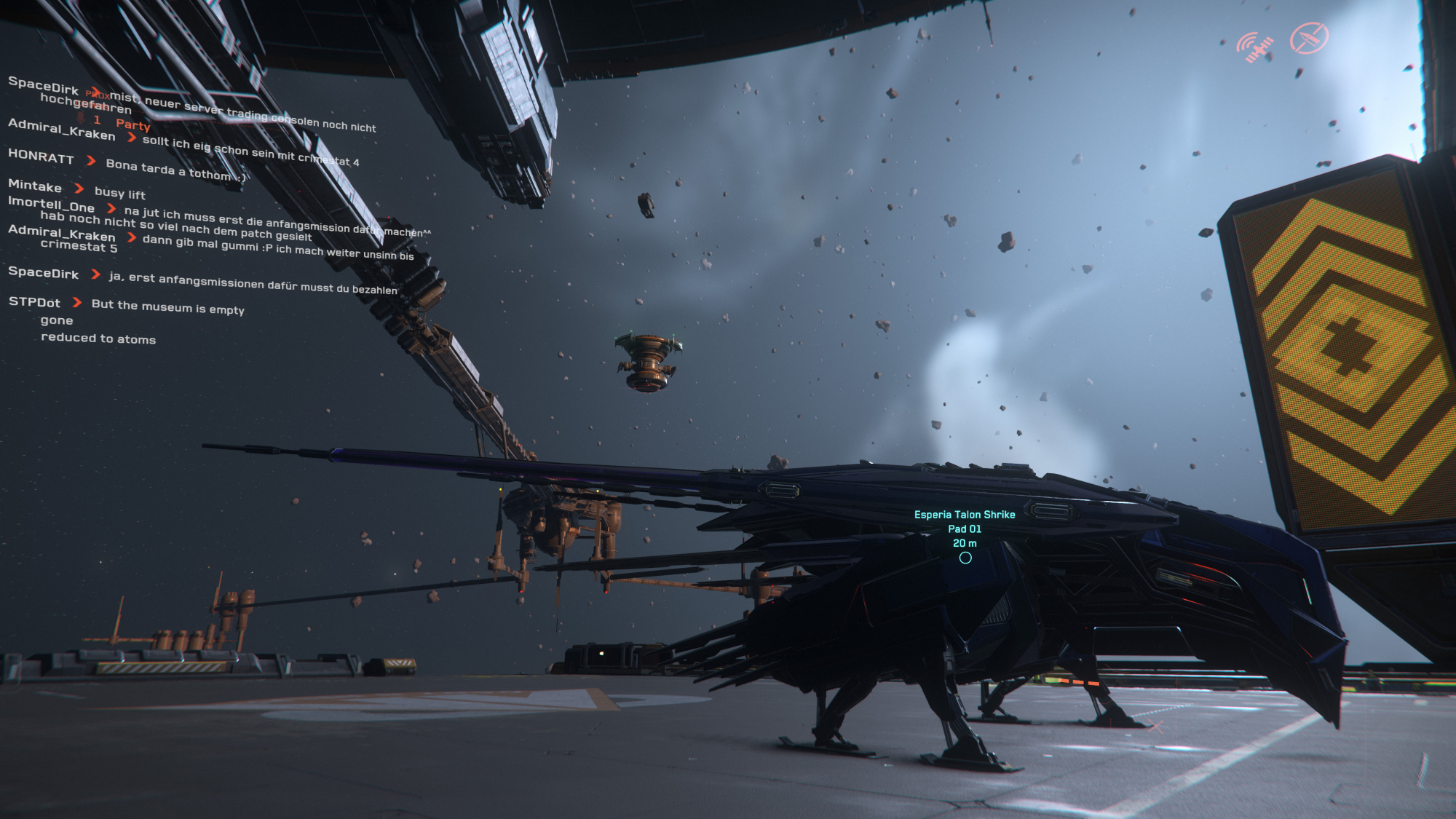Click STPDot's "But the museum is empty" message

168,307
